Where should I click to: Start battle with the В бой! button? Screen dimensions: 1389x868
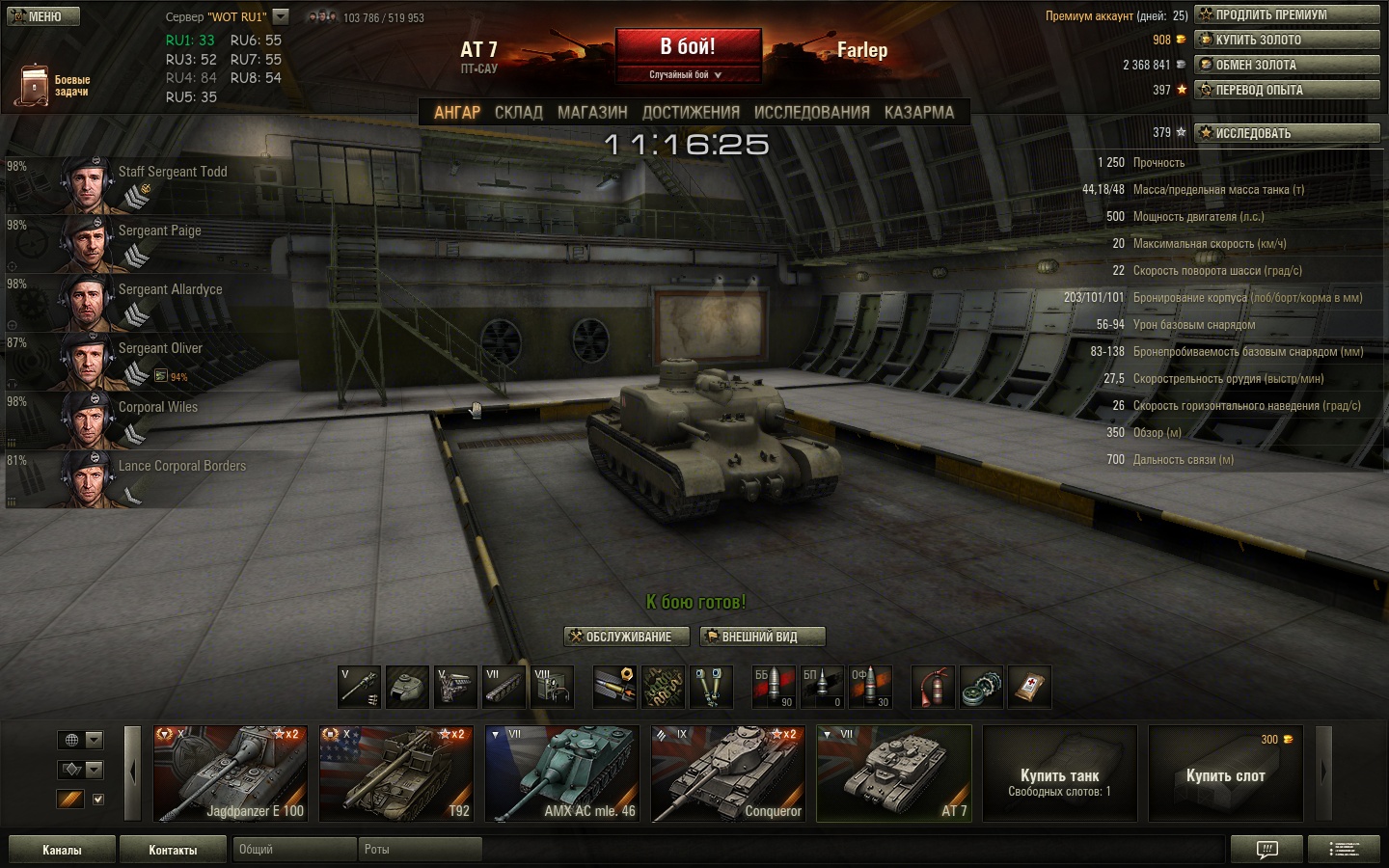(x=688, y=47)
